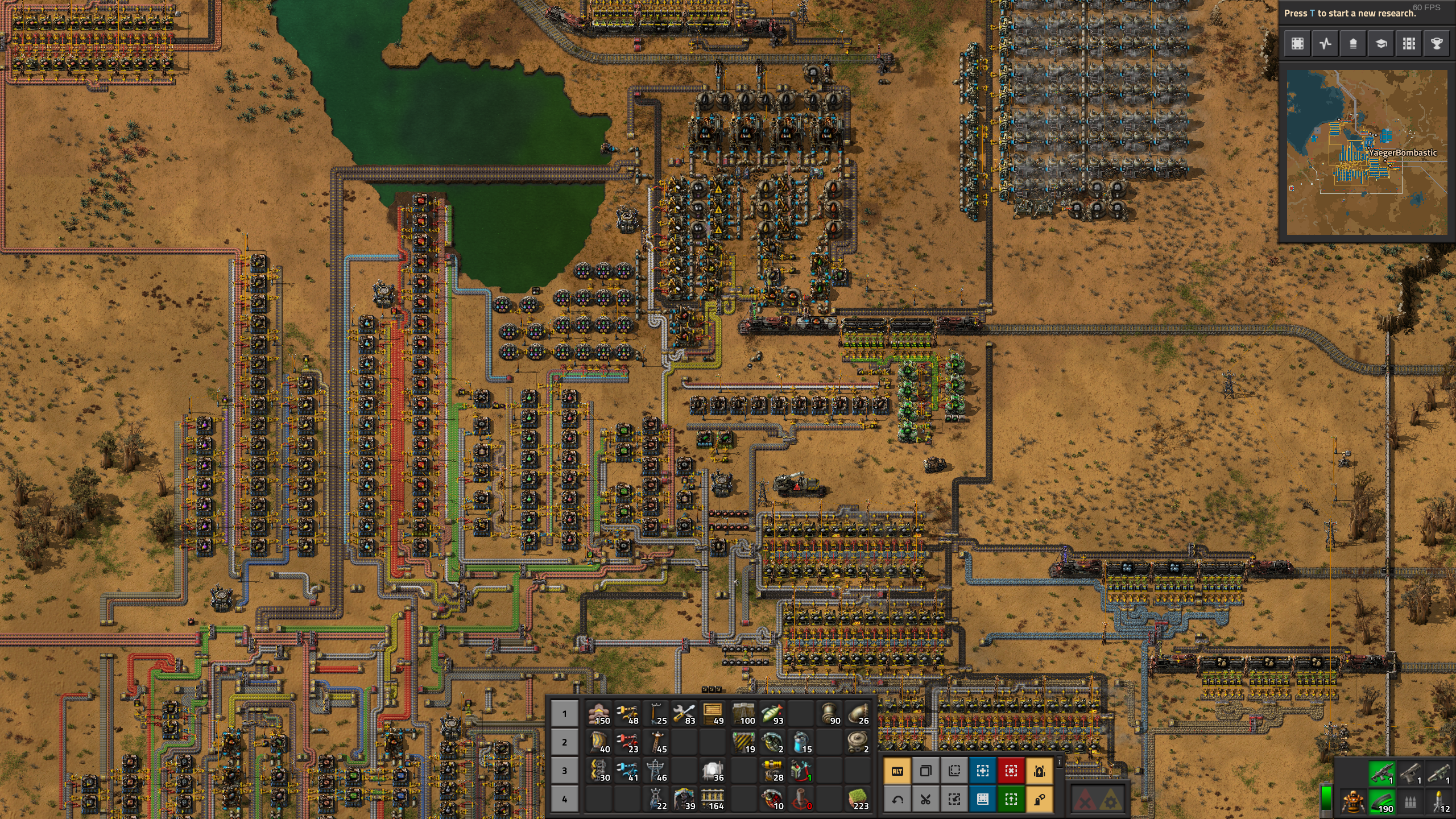The height and width of the screenshot is (819, 1456).
Task: Open the achievements trophy button
Action: click(1437, 44)
